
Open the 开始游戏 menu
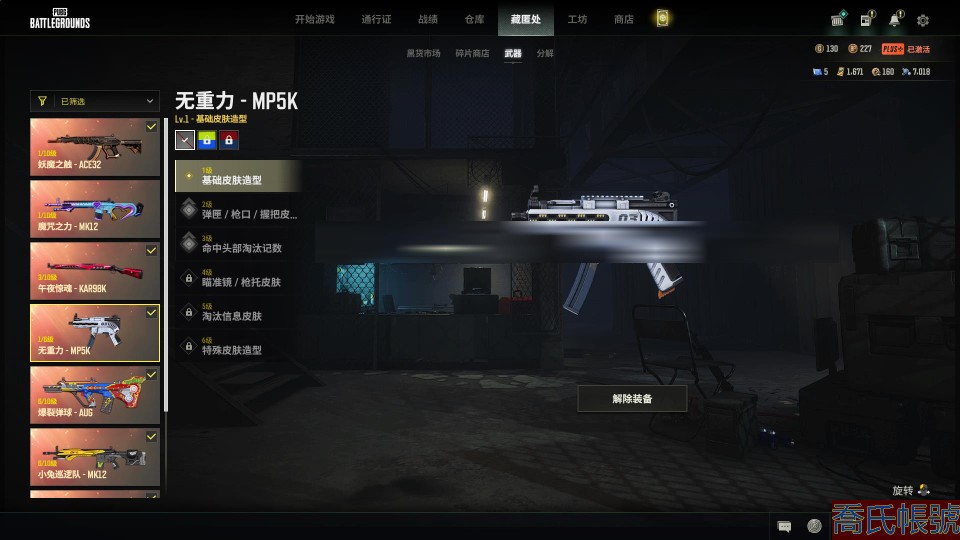coord(314,19)
